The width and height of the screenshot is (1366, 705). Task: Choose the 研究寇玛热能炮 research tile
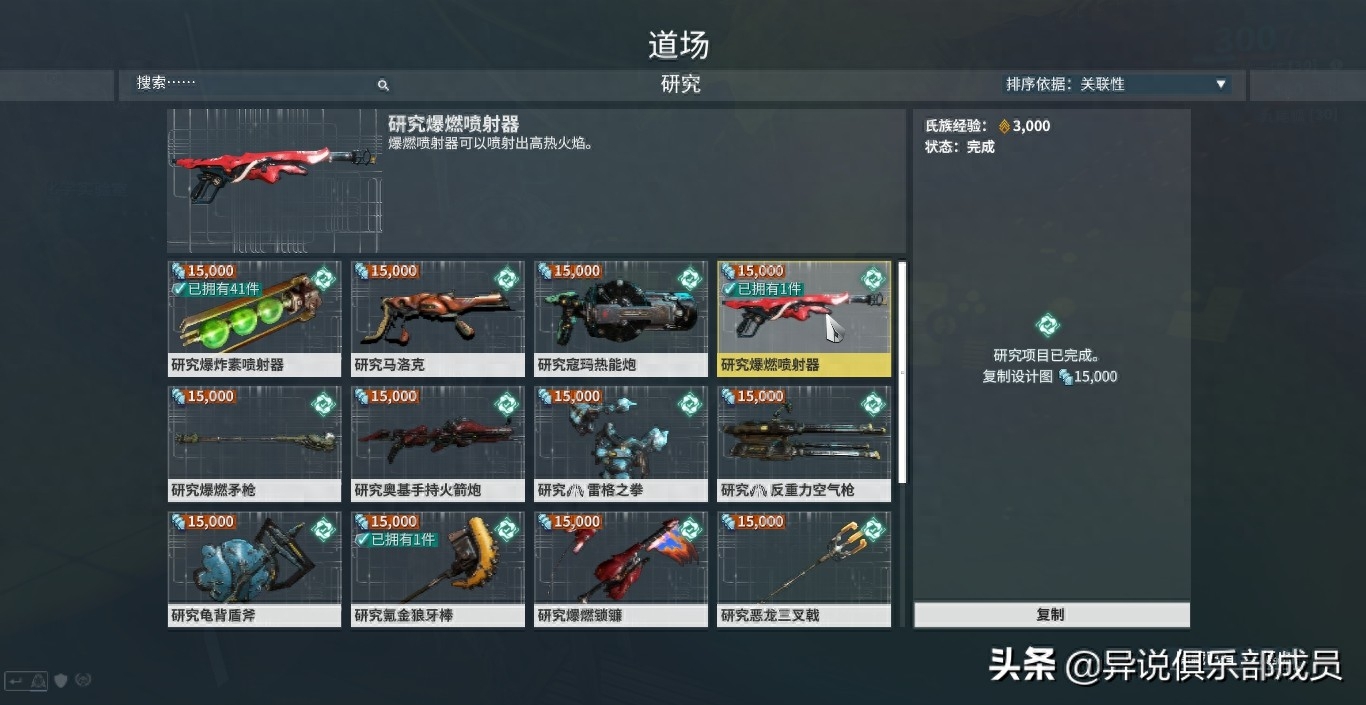pos(621,319)
